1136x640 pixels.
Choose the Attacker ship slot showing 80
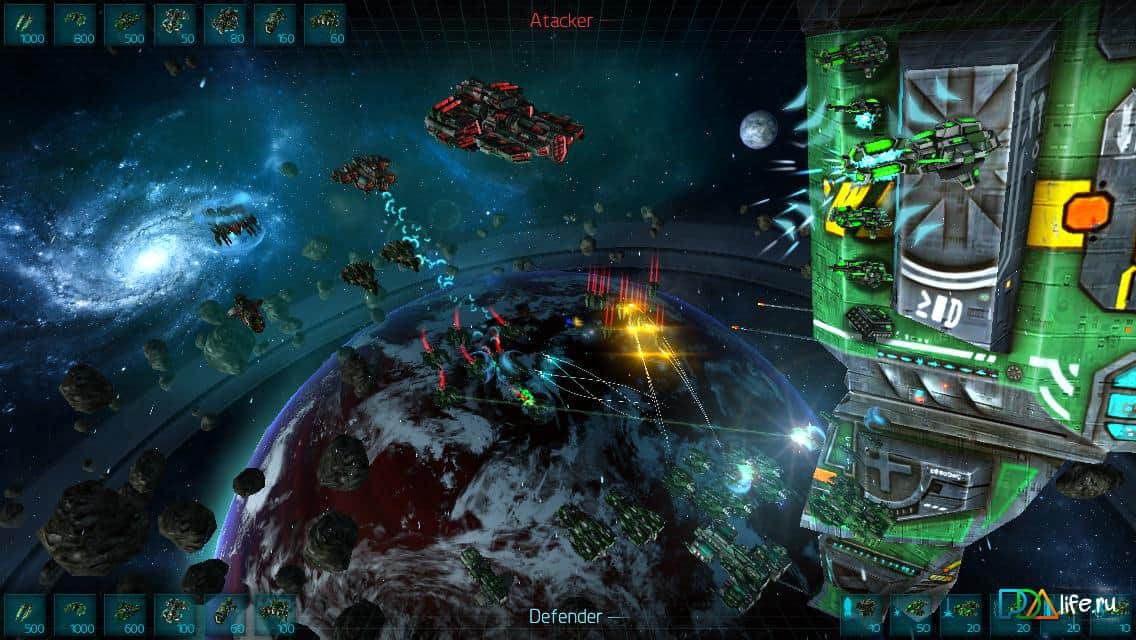tap(225, 24)
